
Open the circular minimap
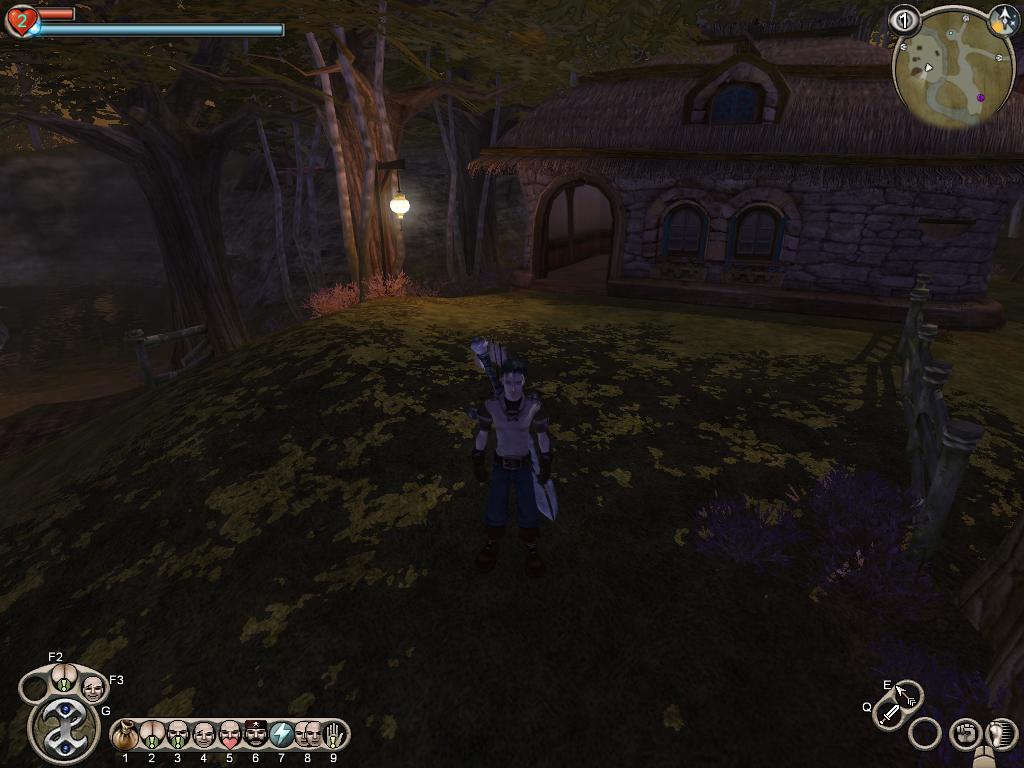coord(939,70)
